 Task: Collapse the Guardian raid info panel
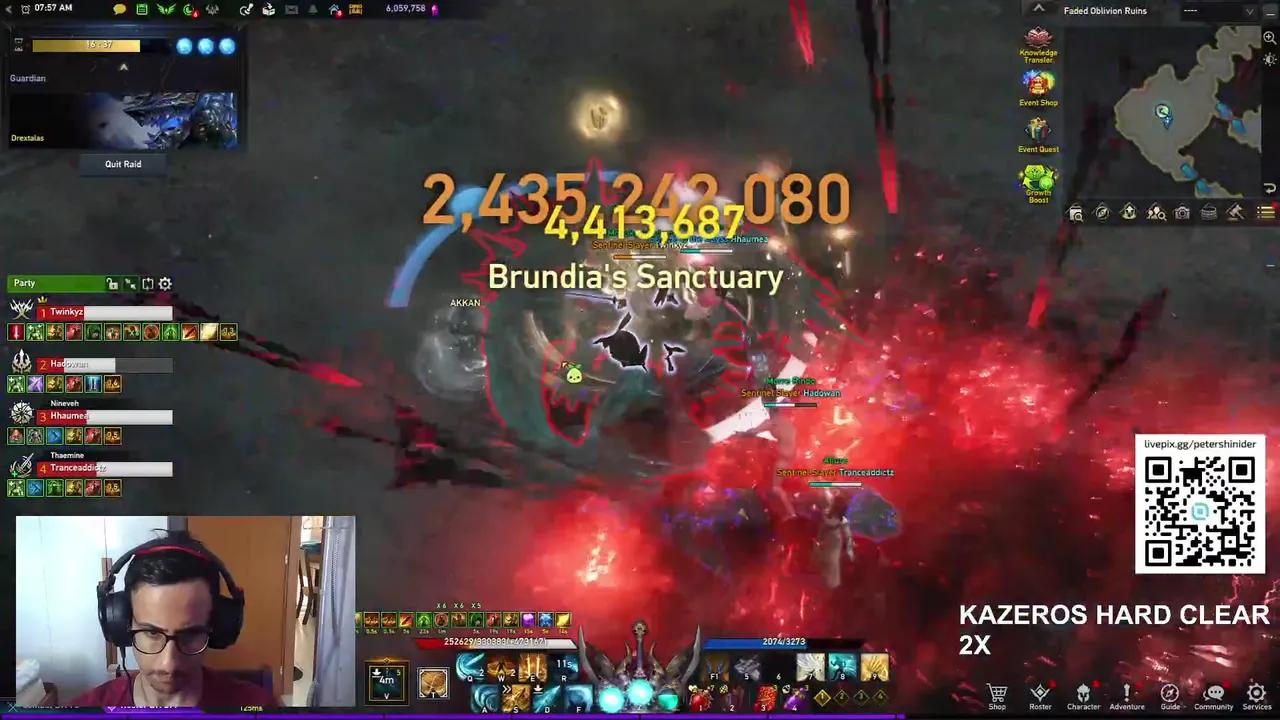123,66
